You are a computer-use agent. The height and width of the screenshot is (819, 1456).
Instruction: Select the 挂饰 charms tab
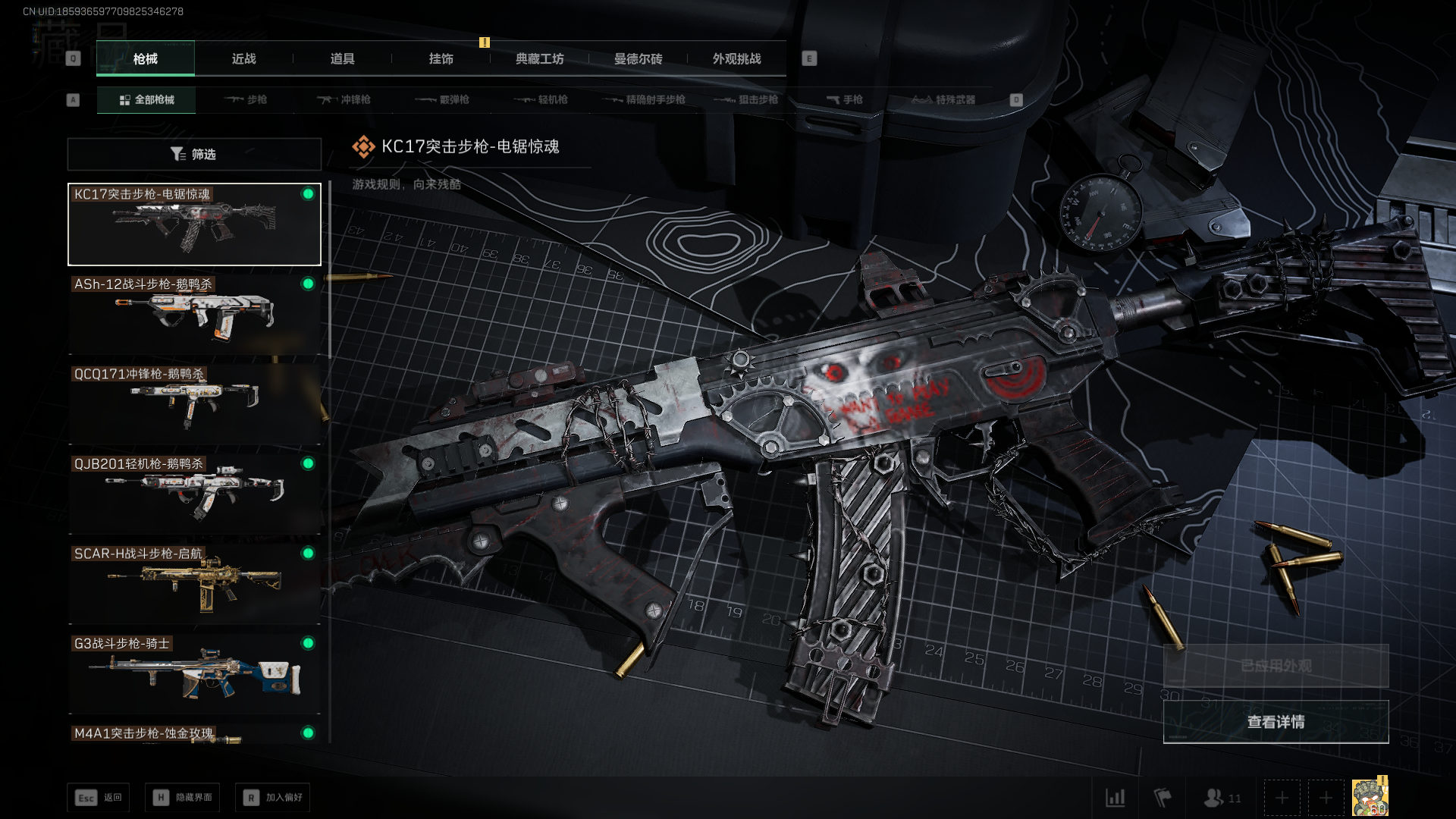point(441,58)
